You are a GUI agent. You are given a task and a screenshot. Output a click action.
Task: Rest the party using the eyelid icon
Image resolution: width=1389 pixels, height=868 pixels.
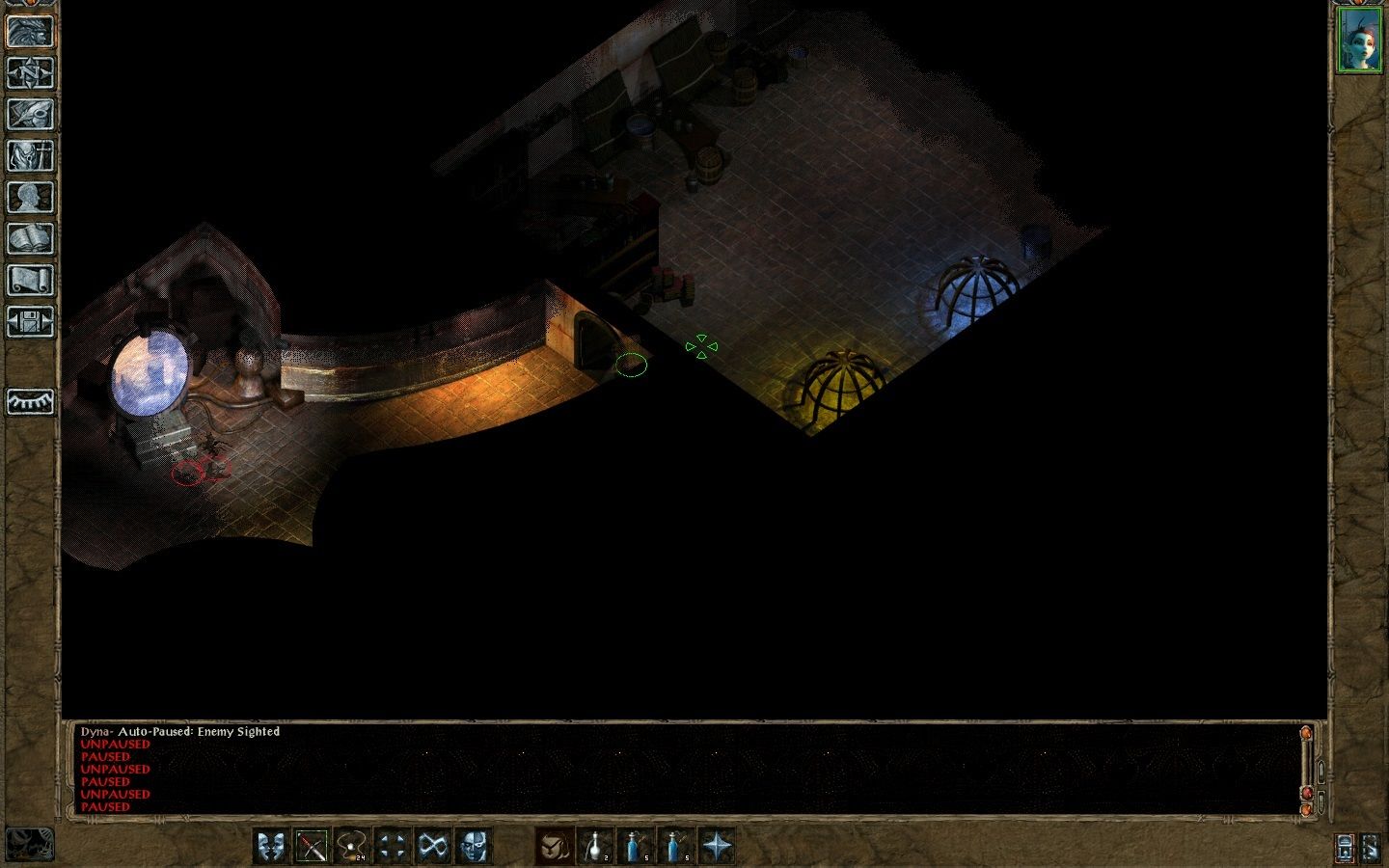pos(29,401)
